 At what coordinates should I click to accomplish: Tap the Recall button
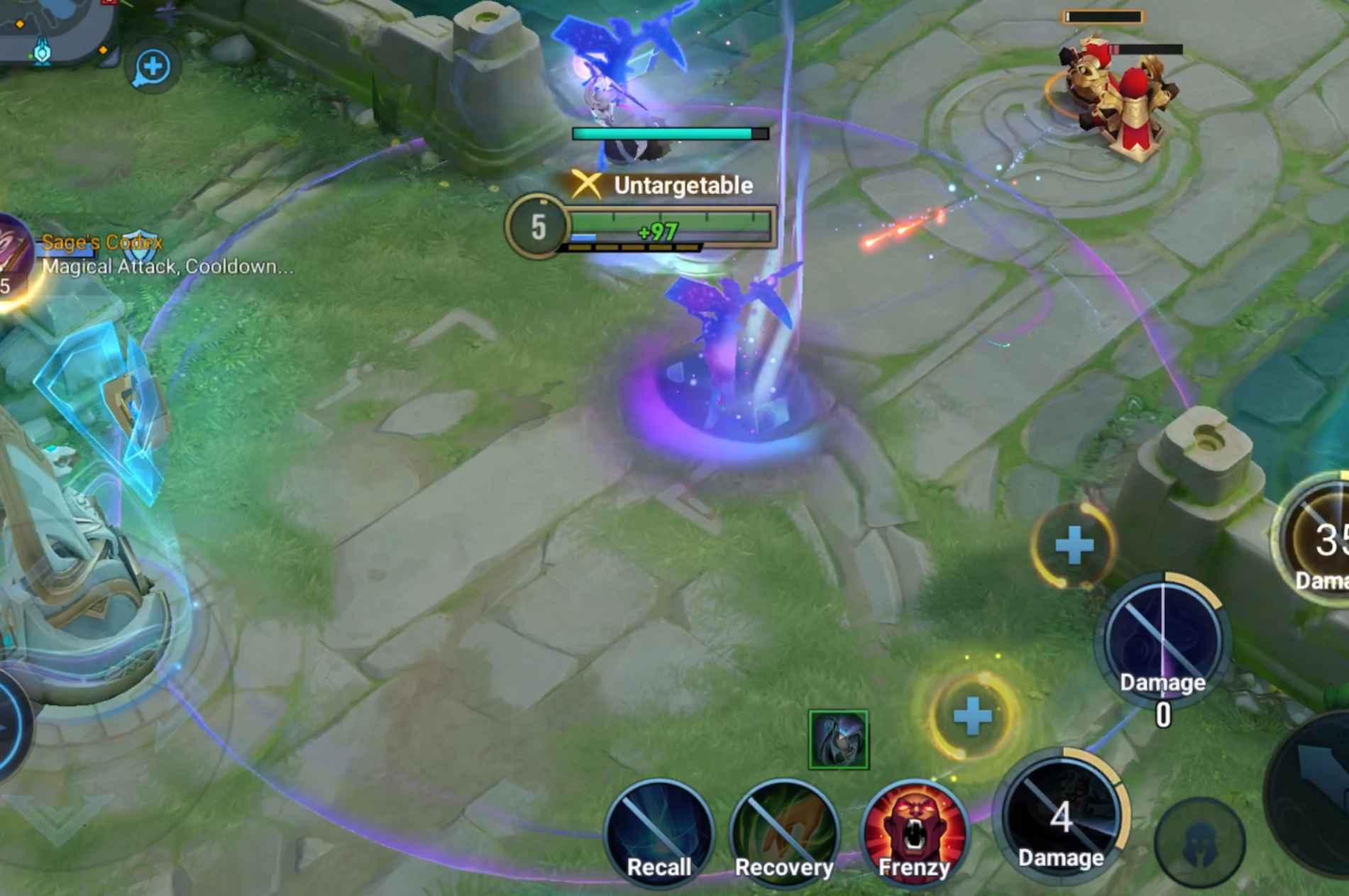pos(659,832)
